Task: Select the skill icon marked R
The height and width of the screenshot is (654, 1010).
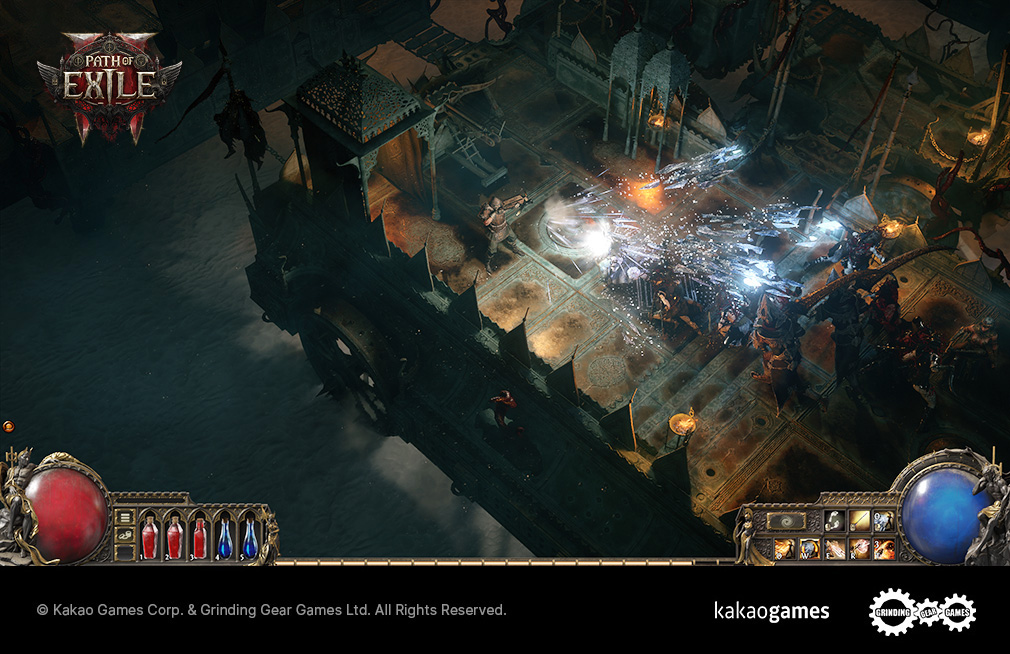Action: click(x=860, y=548)
